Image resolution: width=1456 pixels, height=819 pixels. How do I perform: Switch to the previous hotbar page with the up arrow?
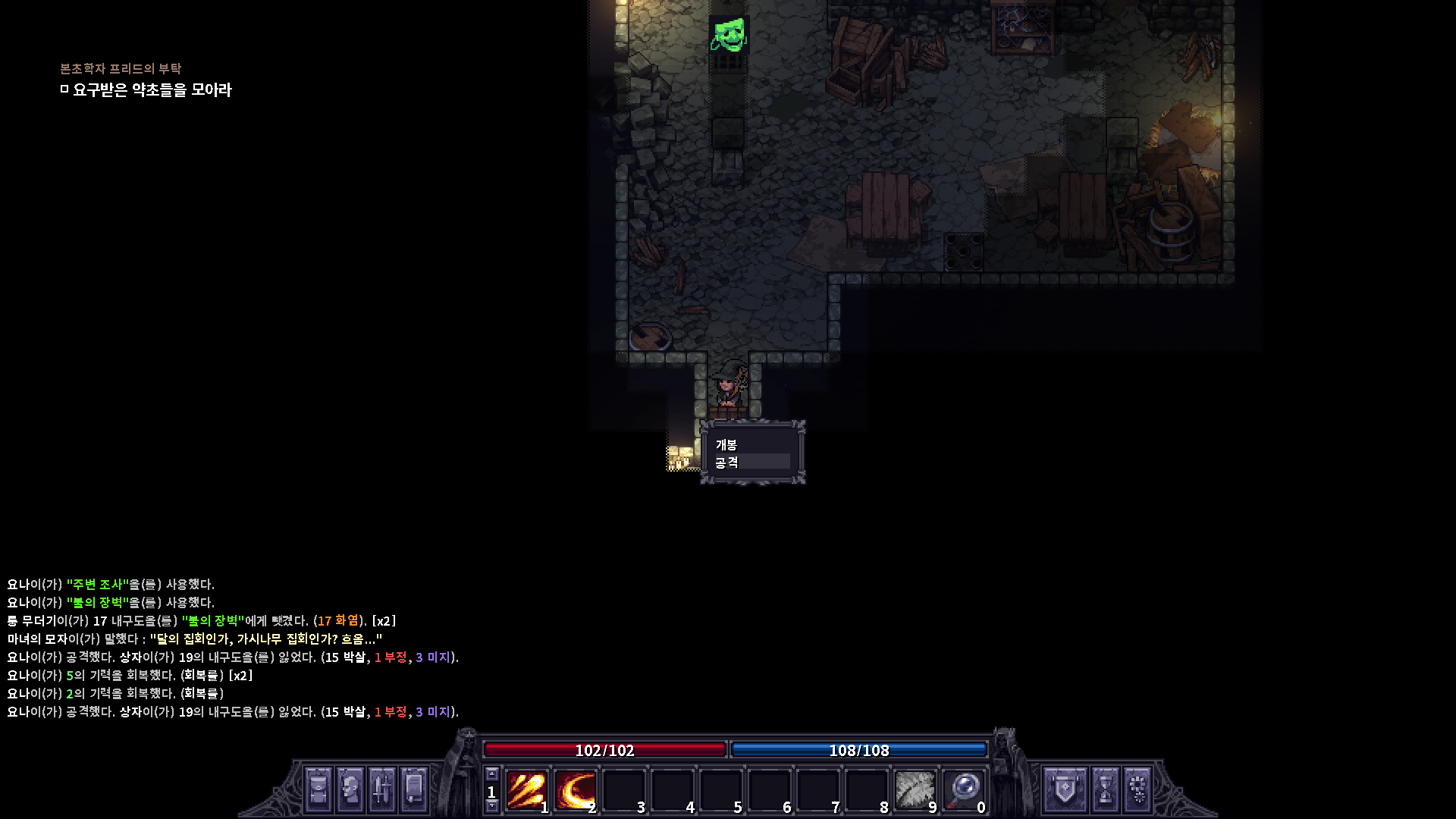click(x=491, y=774)
